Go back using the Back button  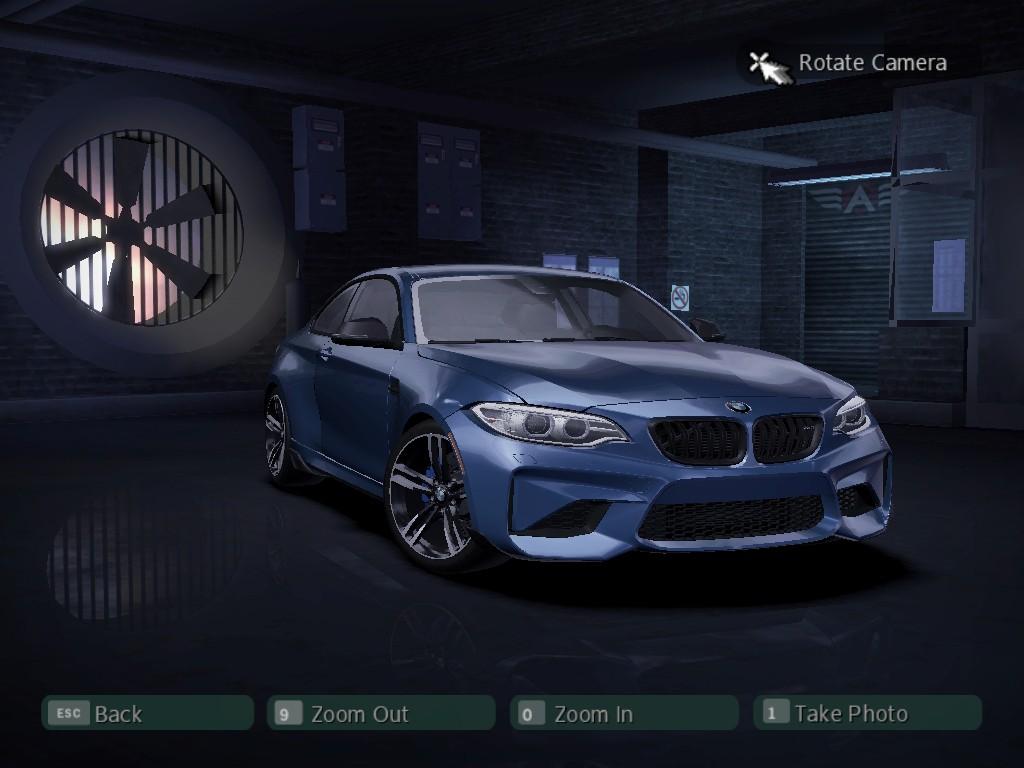click(146, 713)
